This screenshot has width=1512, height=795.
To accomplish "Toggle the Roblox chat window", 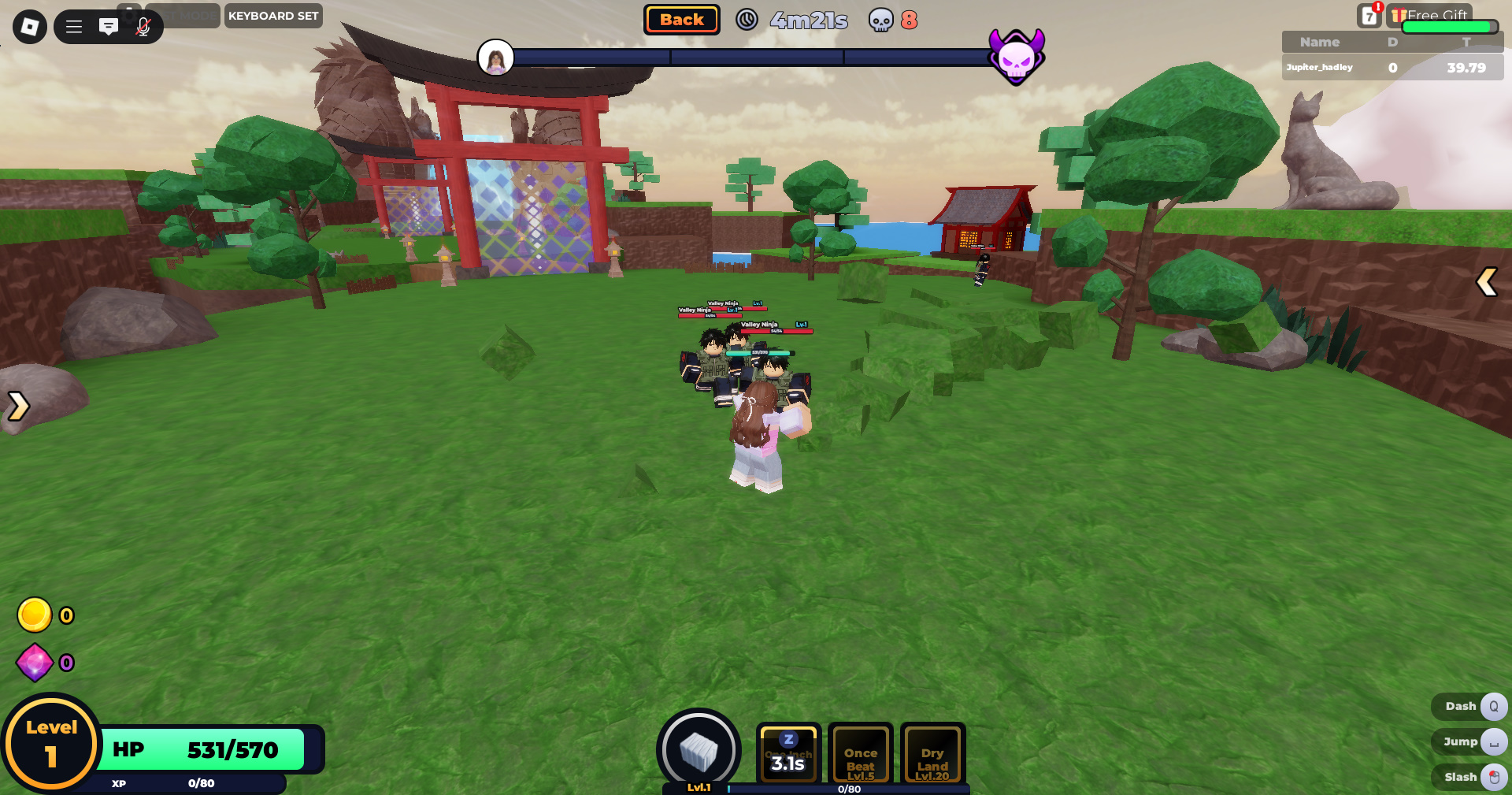I will pyautogui.click(x=109, y=27).
